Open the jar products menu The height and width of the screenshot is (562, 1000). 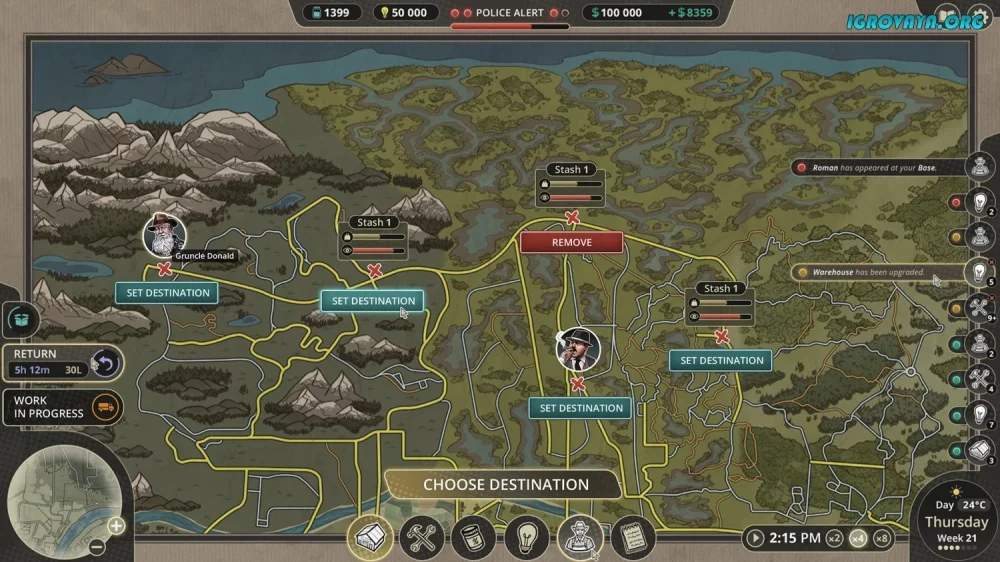[474, 538]
